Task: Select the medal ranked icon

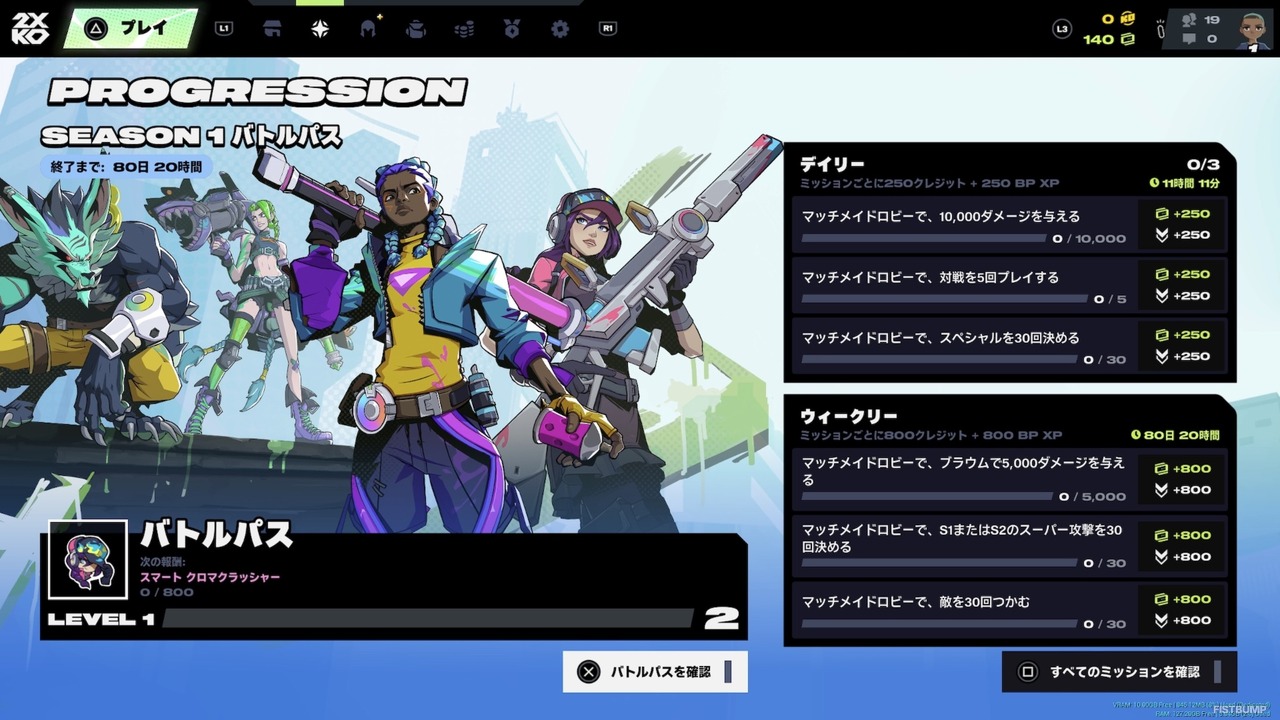Action: tap(511, 29)
